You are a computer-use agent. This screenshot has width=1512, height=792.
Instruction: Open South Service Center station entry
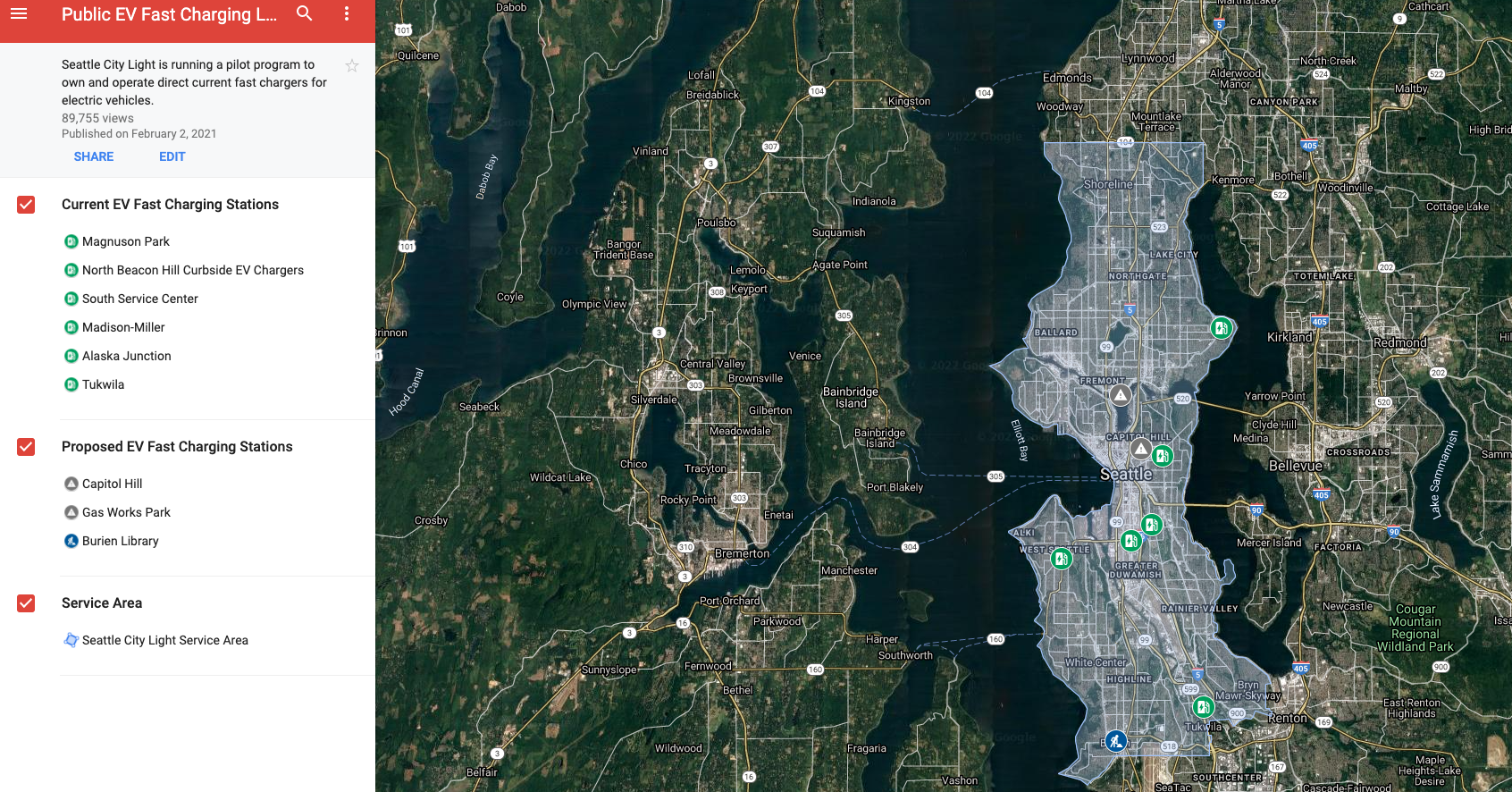pyautogui.click(x=139, y=299)
